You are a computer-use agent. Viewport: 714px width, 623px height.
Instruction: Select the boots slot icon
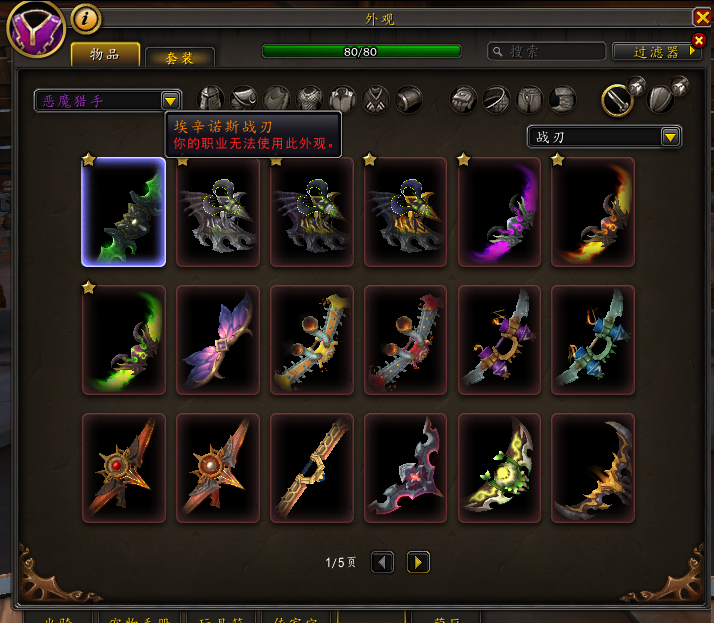(563, 98)
